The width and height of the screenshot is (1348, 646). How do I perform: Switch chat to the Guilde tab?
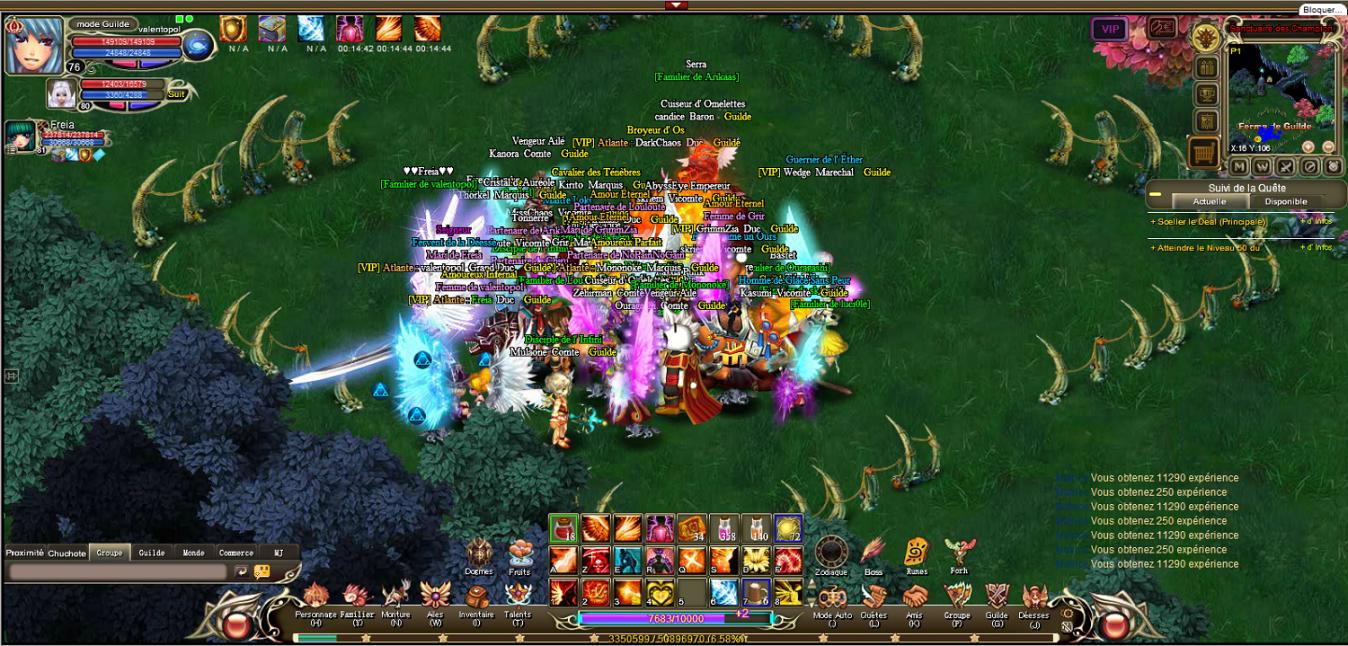pyautogui.click(x=151, y=552)
